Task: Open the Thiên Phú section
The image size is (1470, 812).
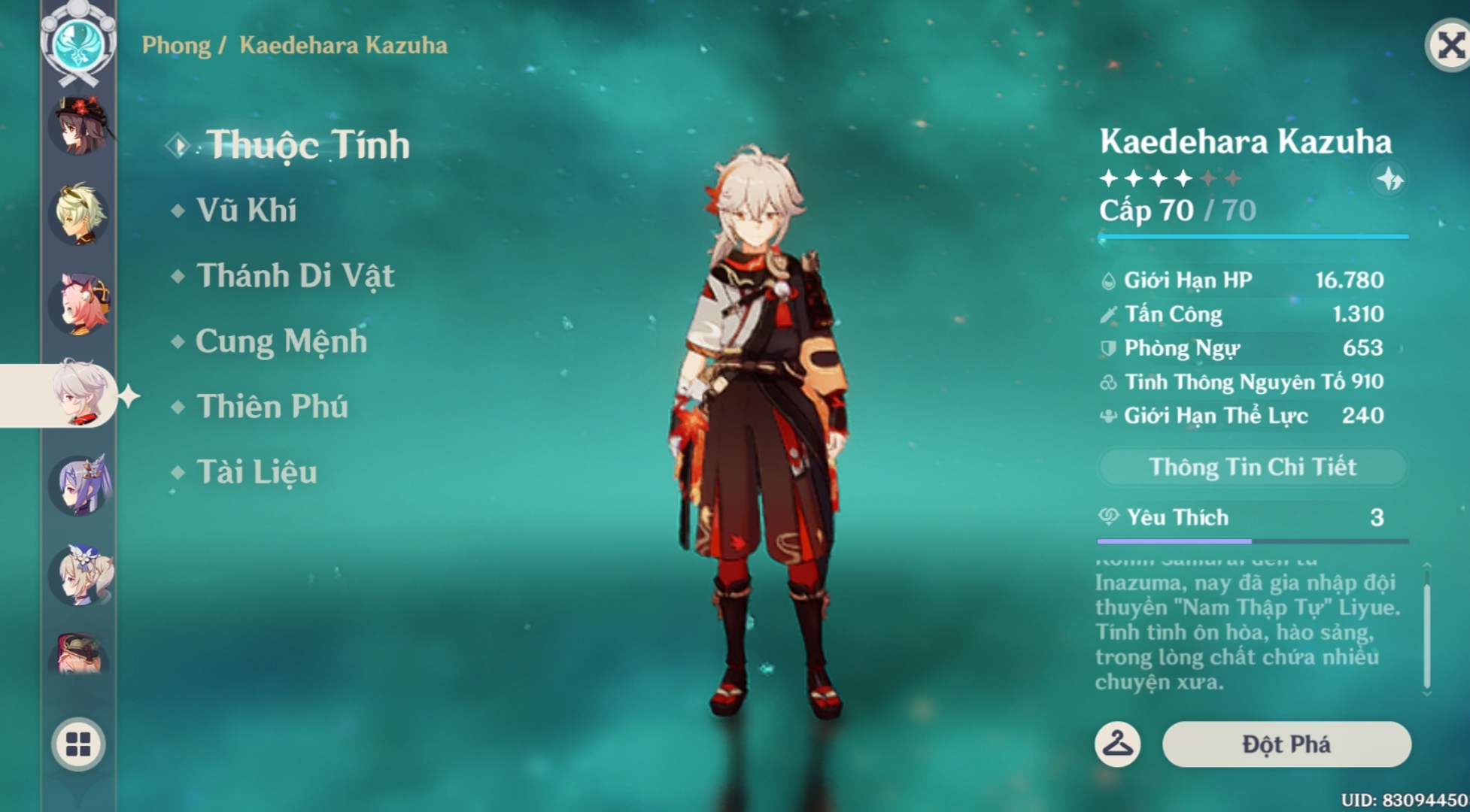Action: [269, 407]
